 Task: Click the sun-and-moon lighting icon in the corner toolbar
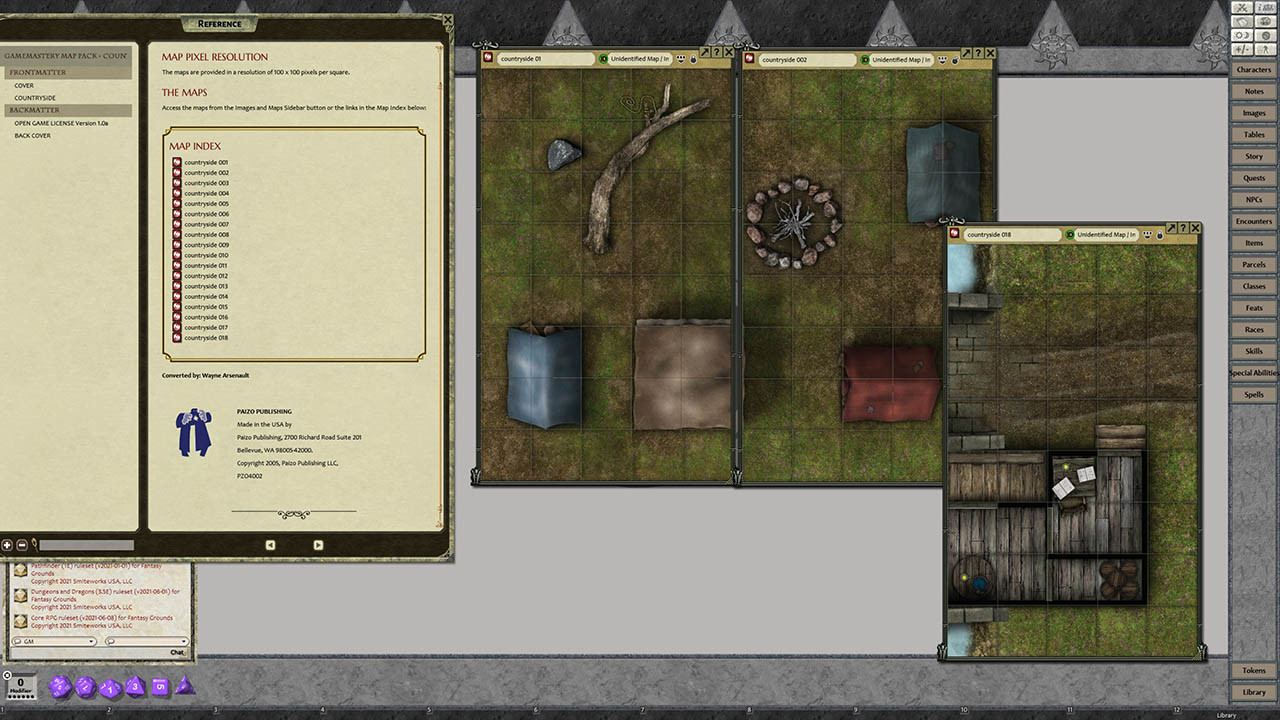pyautogui.click(x=1242, y=35)
